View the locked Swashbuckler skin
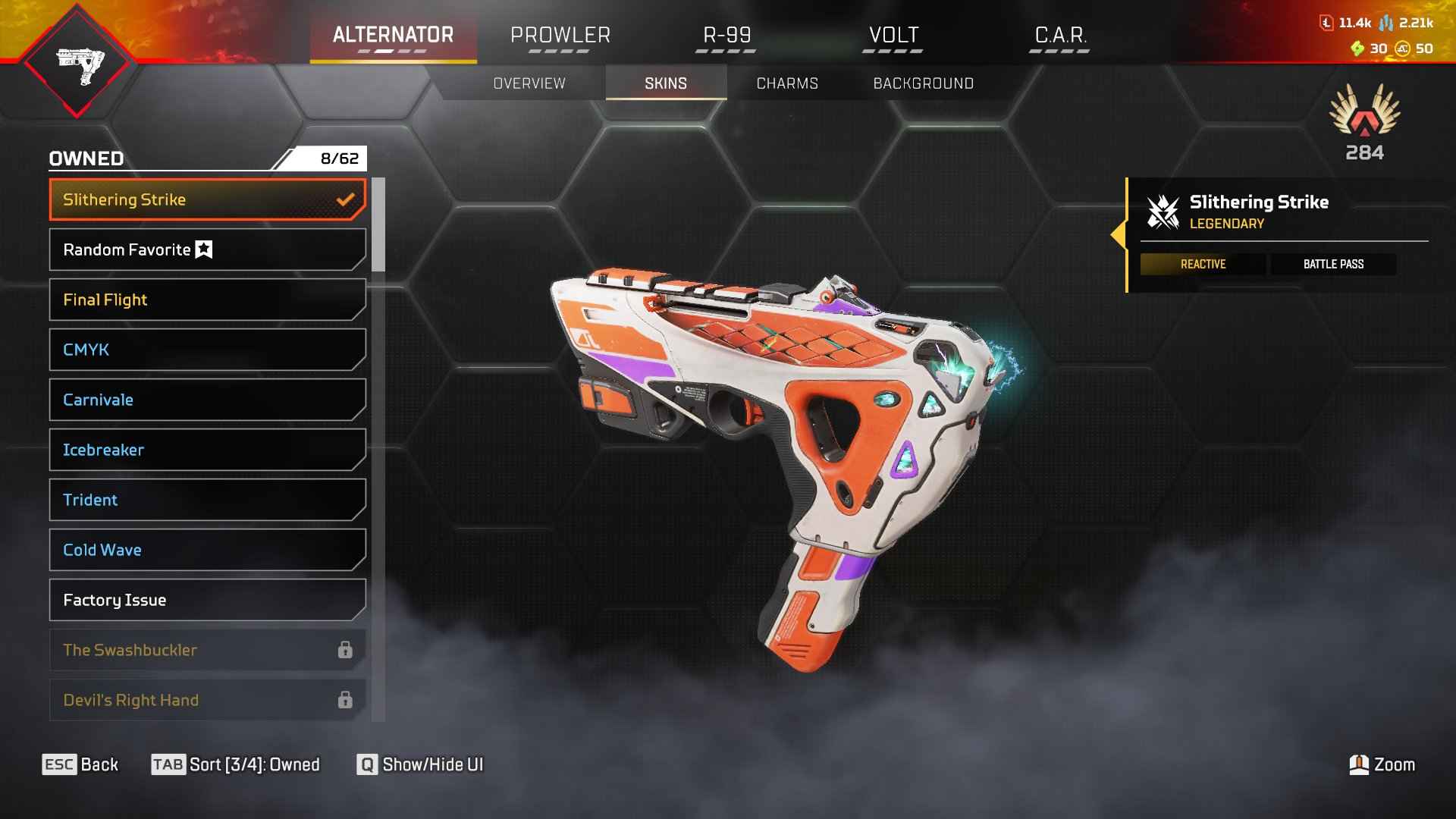This screenshot has width=1456, height=819. click(207, 650)
